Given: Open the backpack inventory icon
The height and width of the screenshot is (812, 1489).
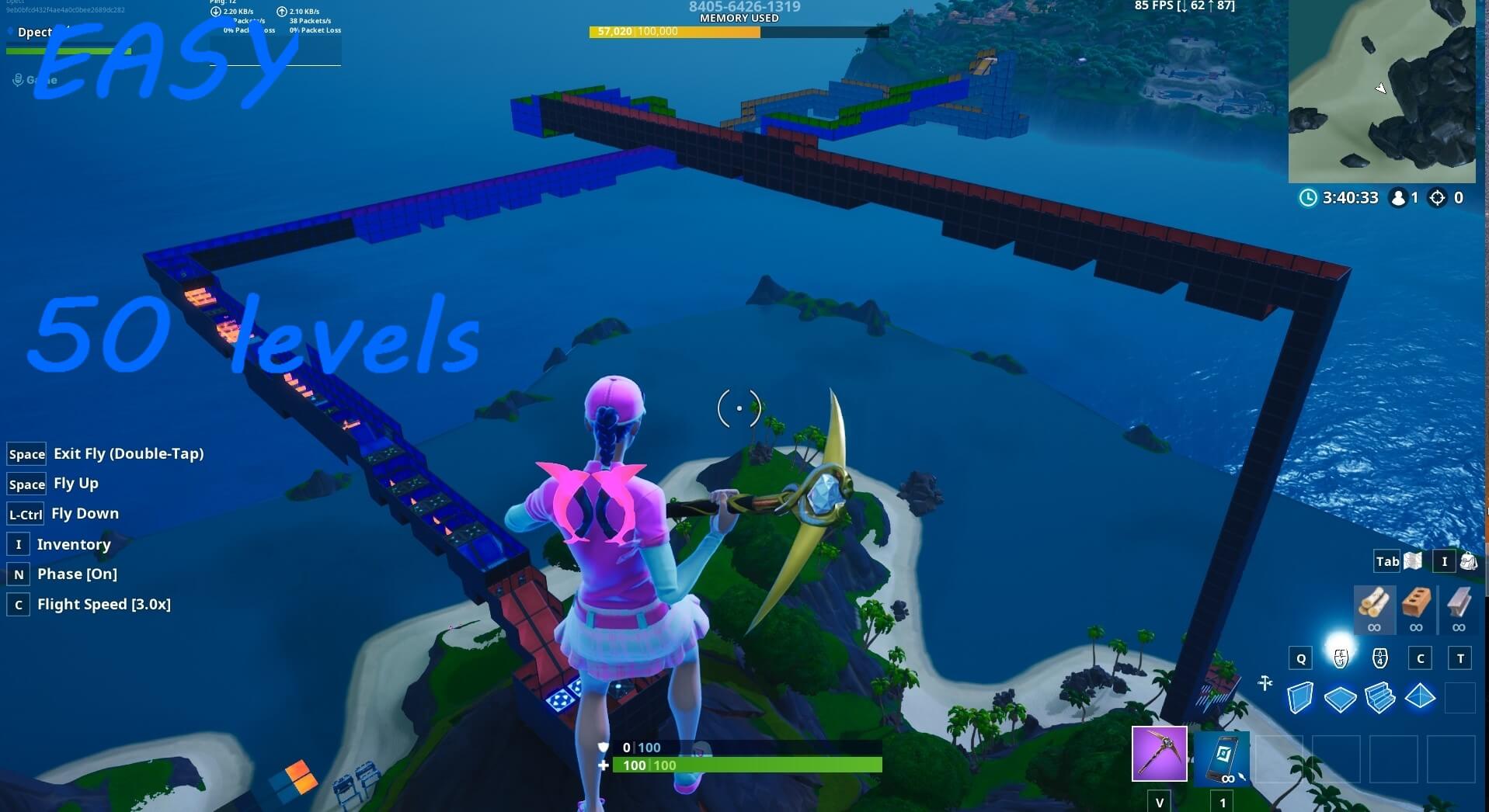Looking at the screenshot, I should [1468, 560].
